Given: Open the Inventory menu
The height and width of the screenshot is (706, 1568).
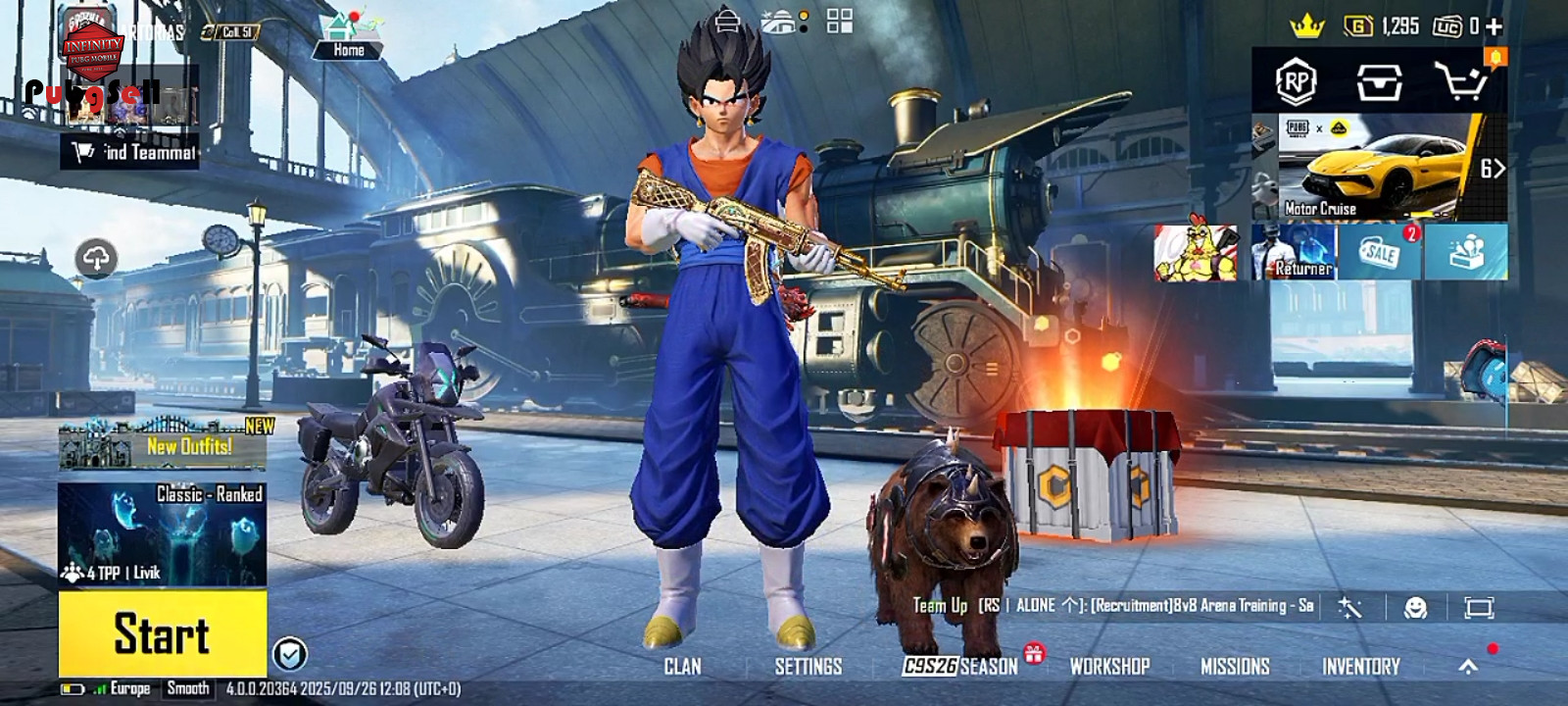Looking at the screenshot, I should [1360, 667].
